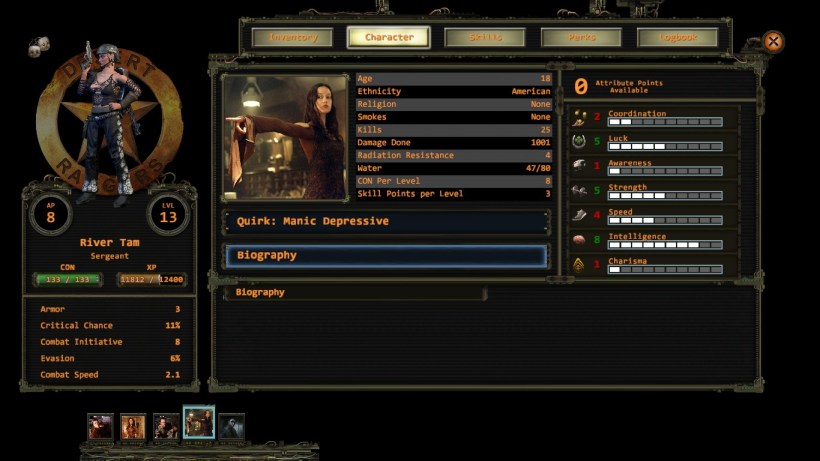Viewport: 820px width, 461px height.
Task: Choose the Luck attribute row
Action: (x=654, y=143)
